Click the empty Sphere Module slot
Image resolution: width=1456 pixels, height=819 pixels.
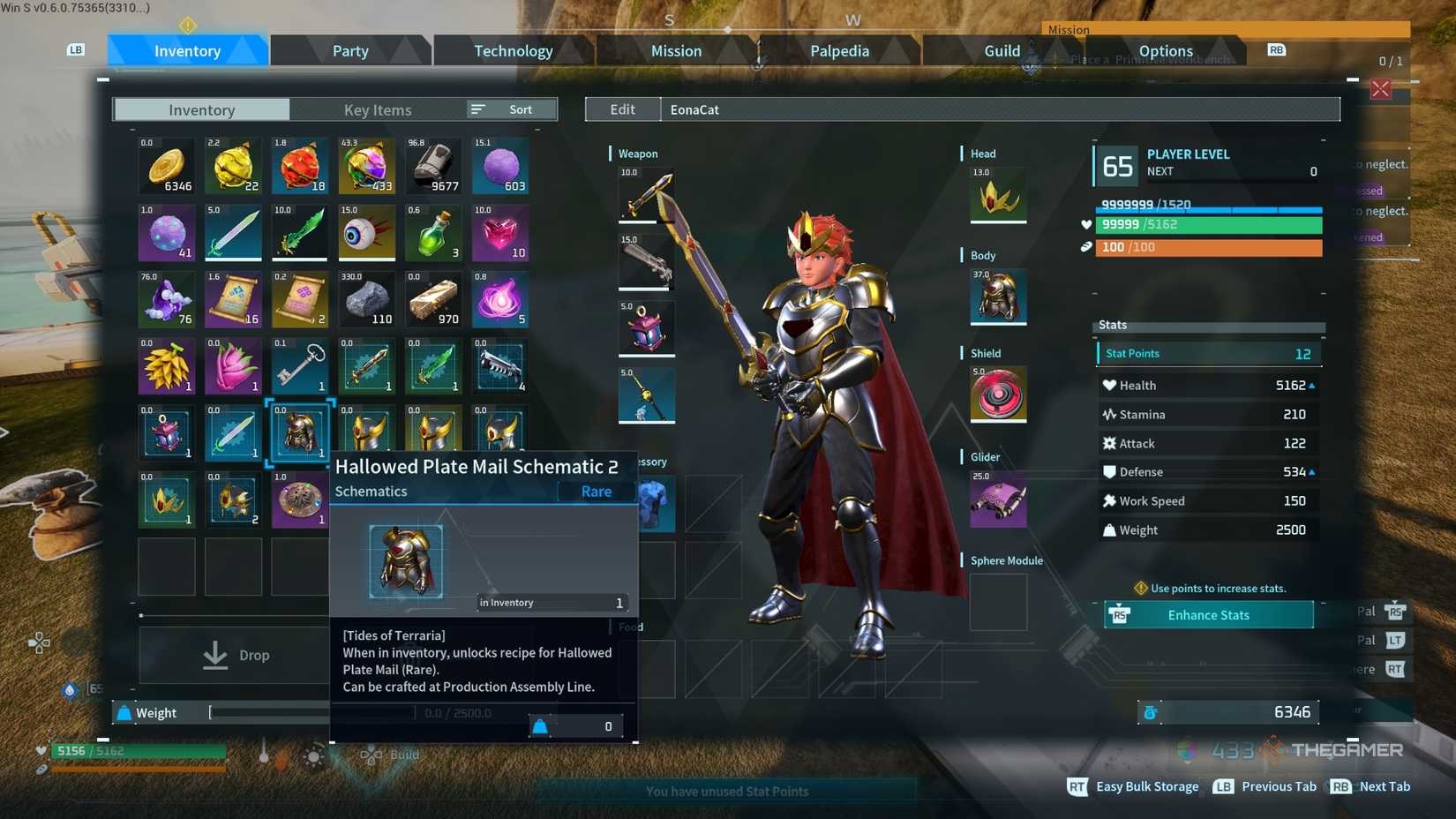click(996, 602)
